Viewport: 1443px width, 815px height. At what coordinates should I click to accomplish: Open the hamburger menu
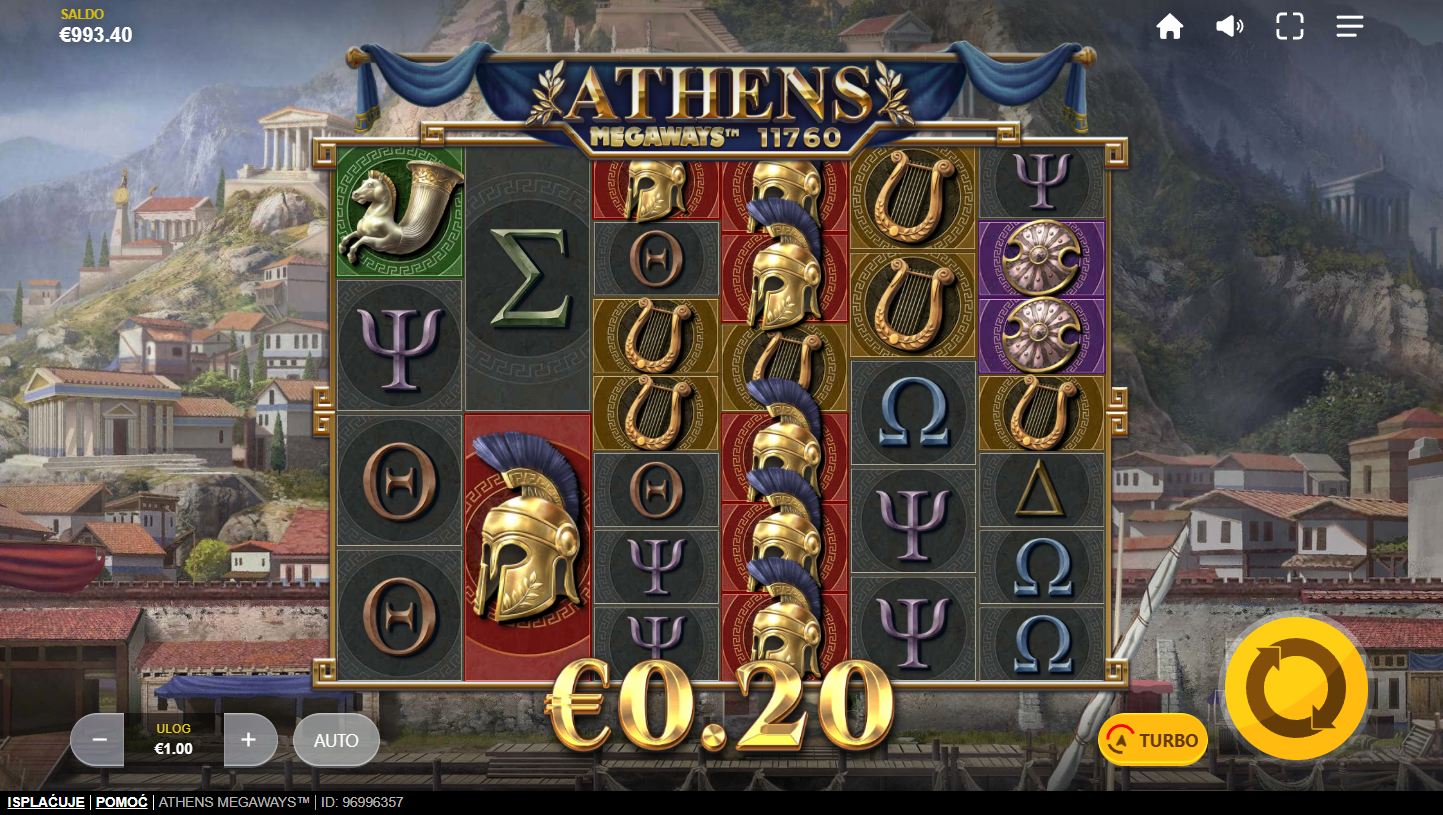point(1349,27)
